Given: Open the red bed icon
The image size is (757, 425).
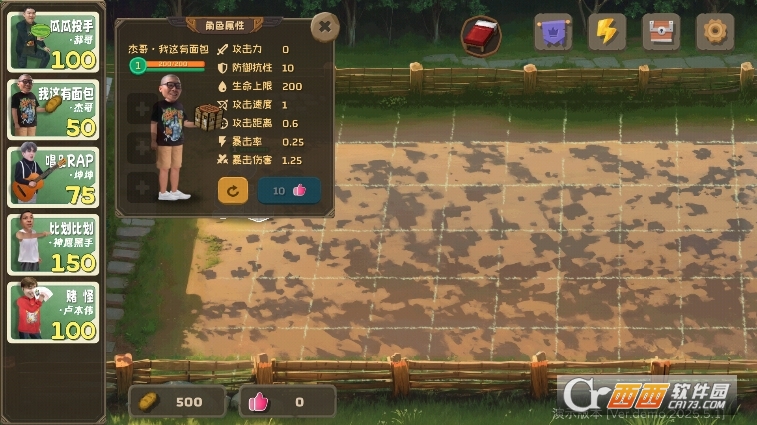Looking at the screenshot, I should coord(481,36).
